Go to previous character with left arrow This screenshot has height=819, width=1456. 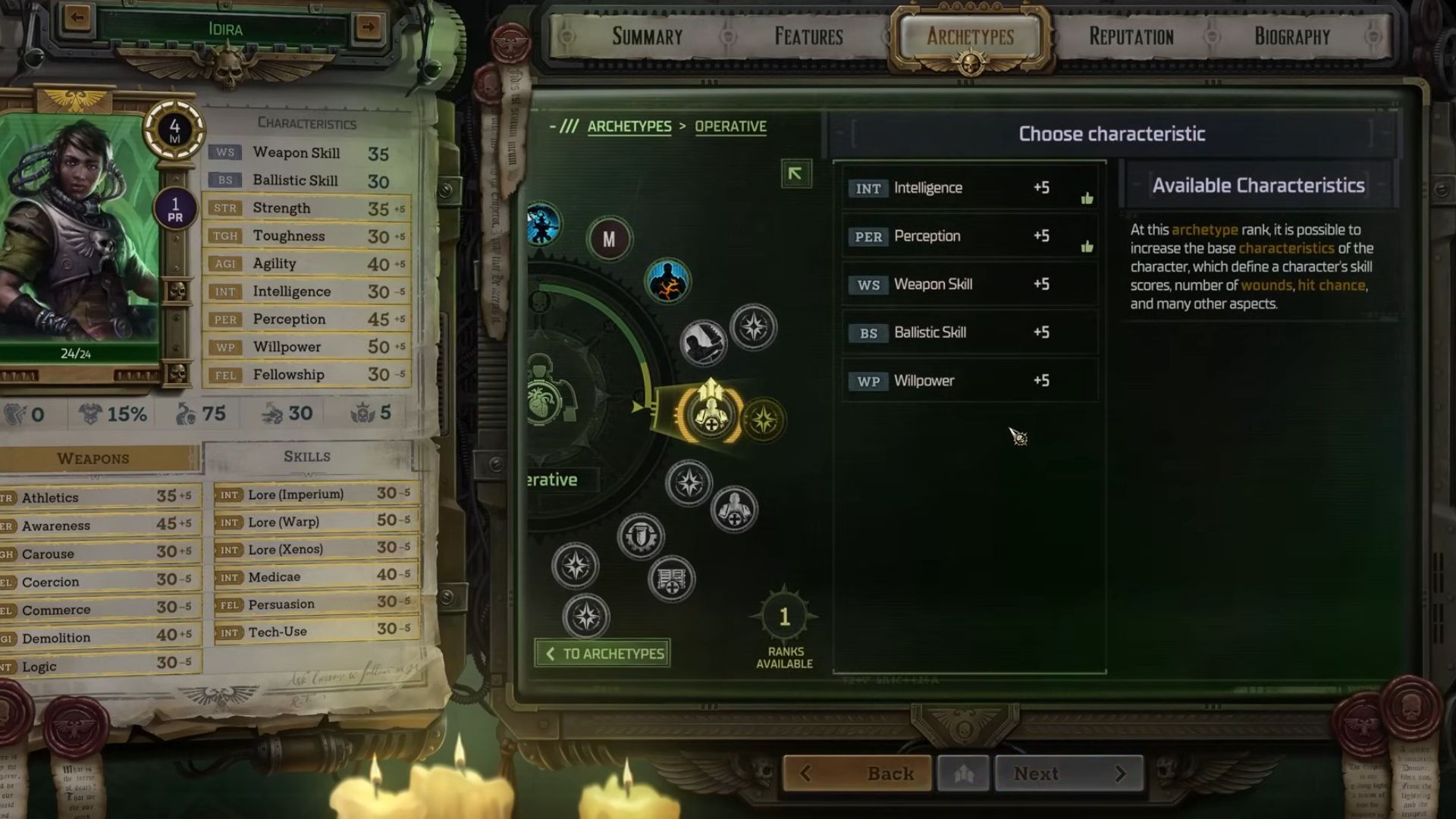(77, 17)
